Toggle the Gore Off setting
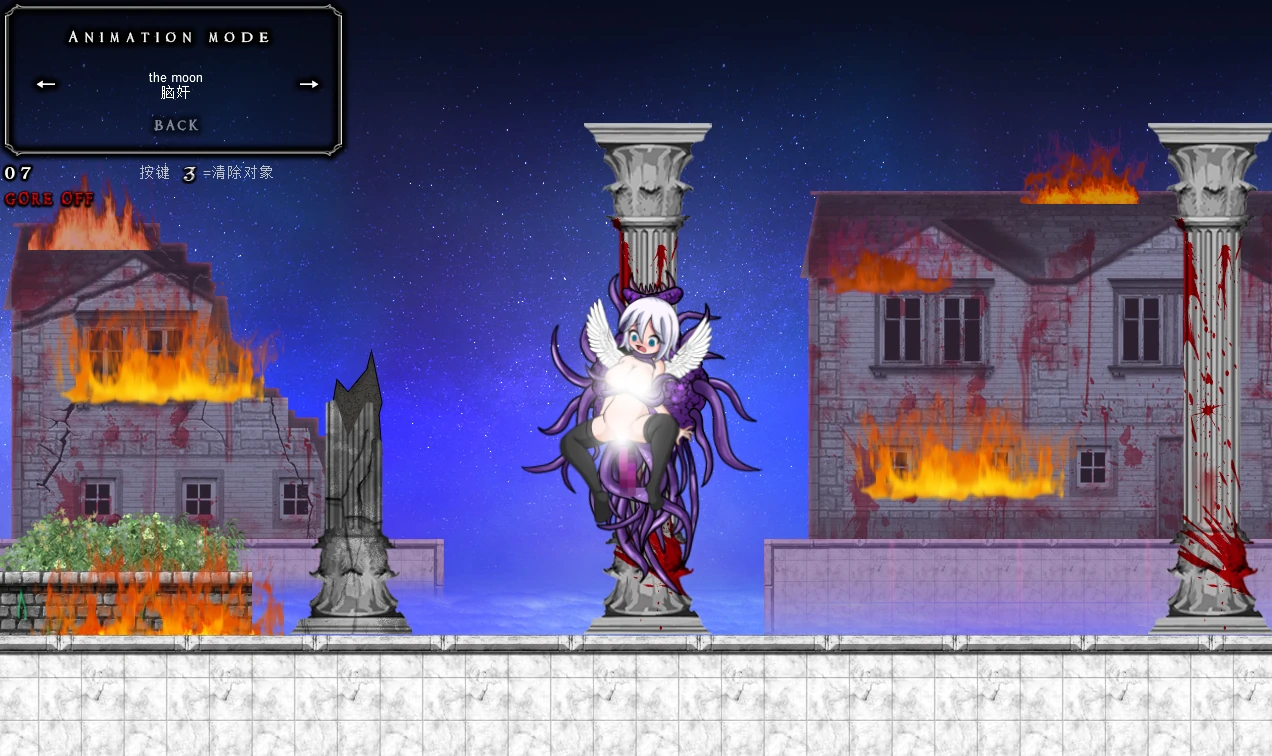Viewport: 1272px width, 756px height. pos(49,199)
